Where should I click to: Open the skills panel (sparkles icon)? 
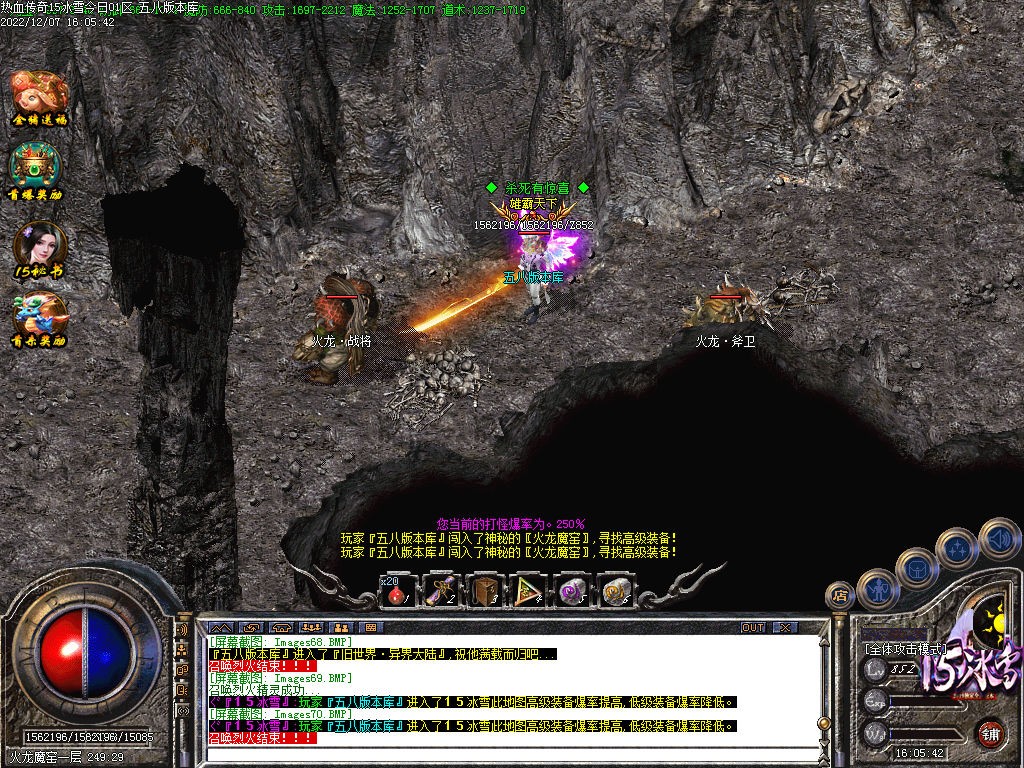coord(957,548)
